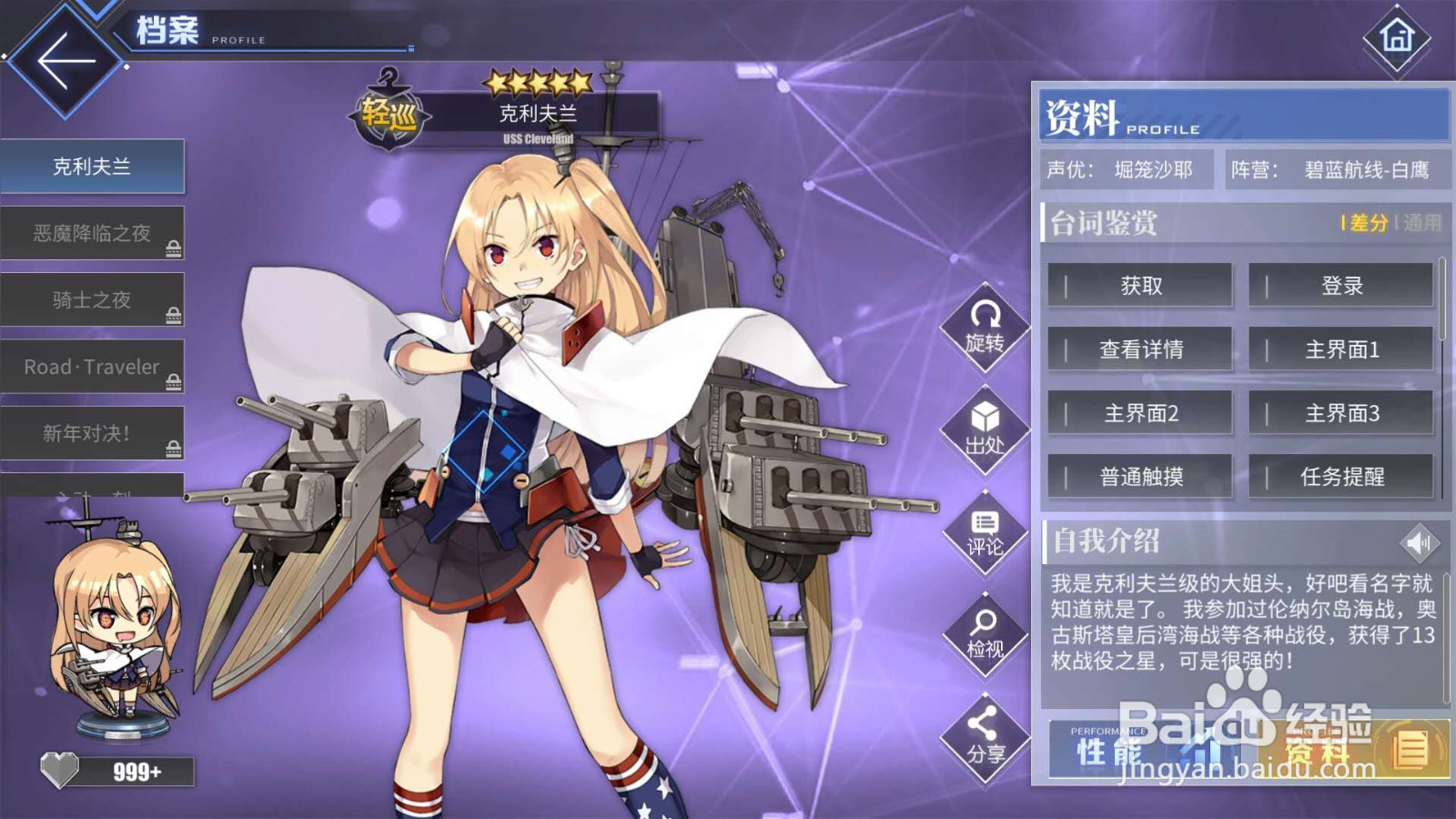Play the 获取 voice line

tap(1140, 285)
